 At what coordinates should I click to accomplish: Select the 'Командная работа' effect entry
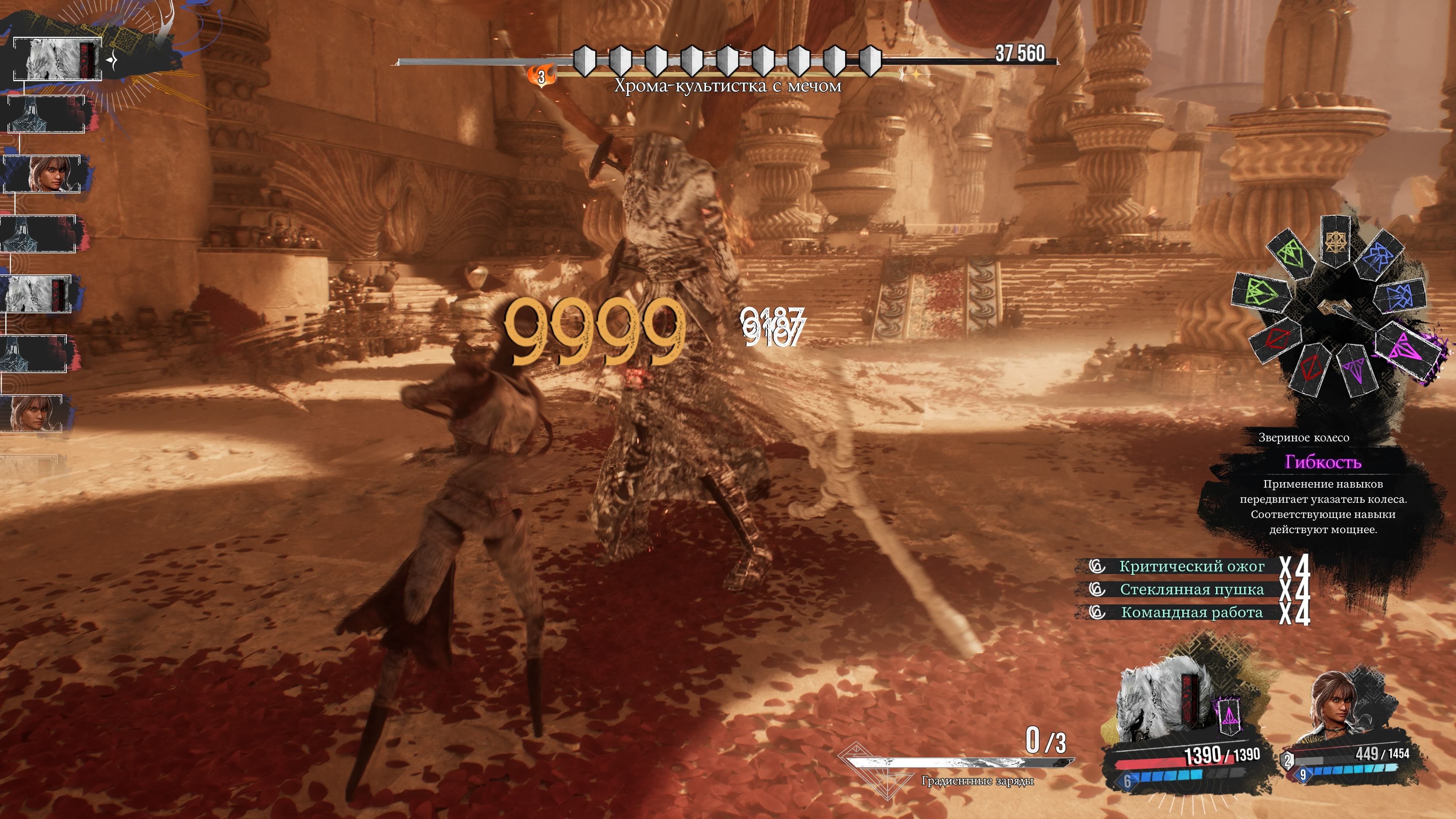tap(1191, 613)
